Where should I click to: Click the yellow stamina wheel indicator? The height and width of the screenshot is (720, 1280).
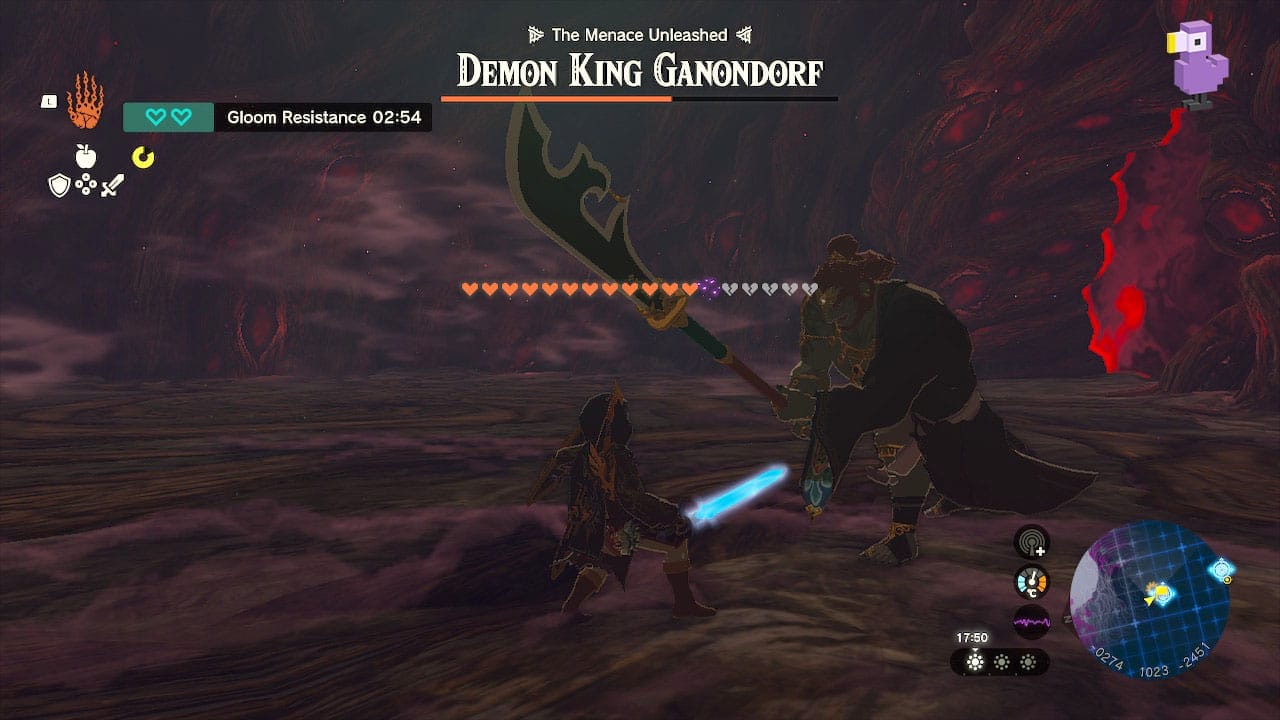pyautogui.click(x=144, y=156)
